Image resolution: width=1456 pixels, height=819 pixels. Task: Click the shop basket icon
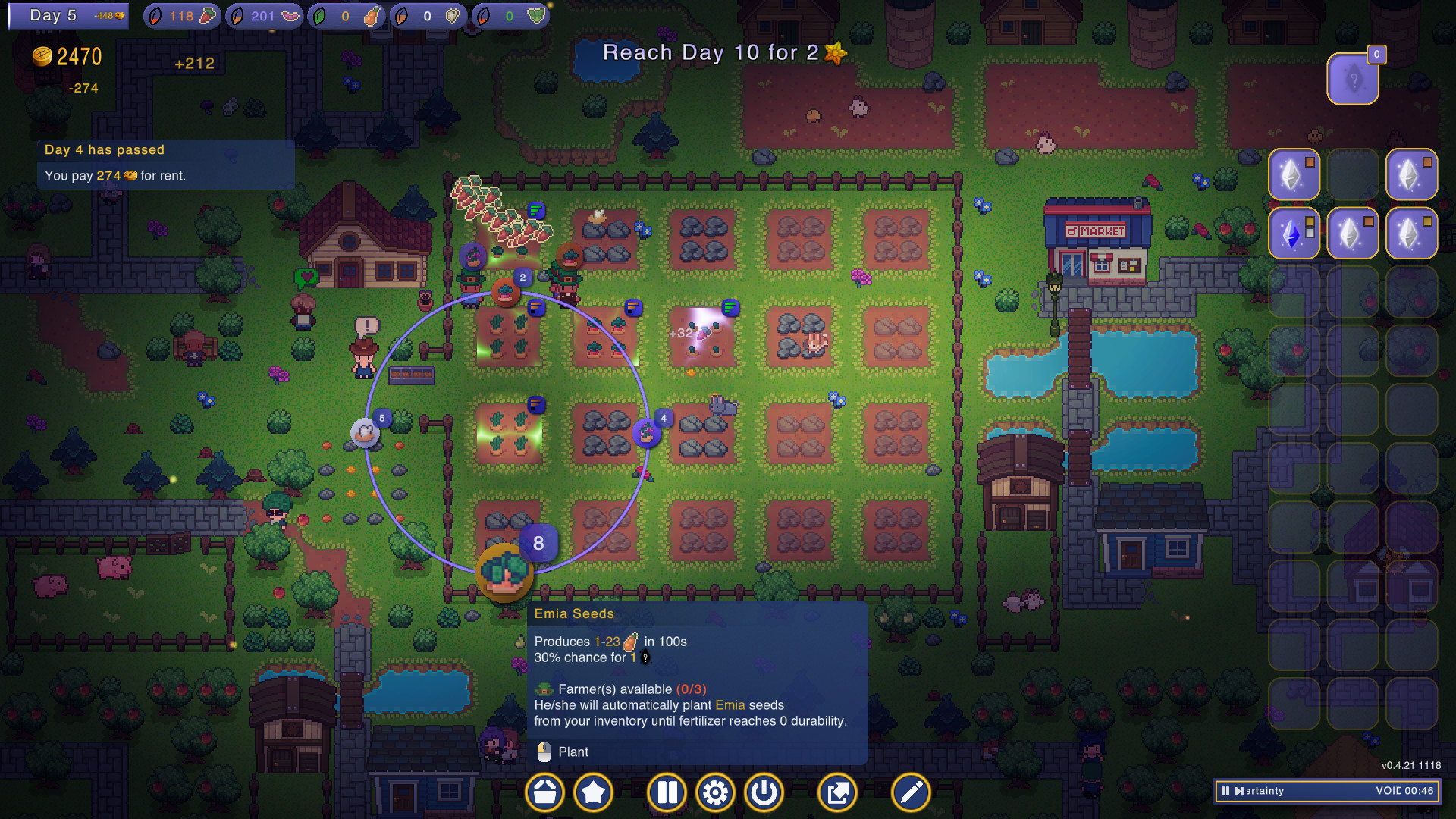coord(544,792)
